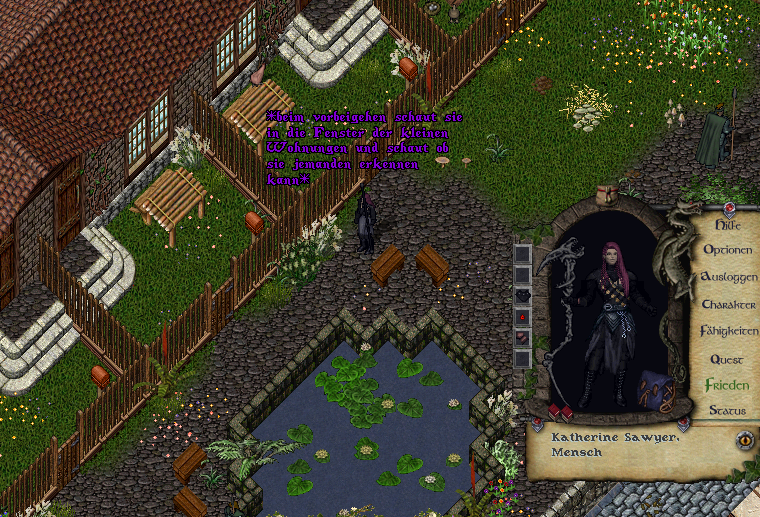The height and width of the screenshot is (517, 760).
Task: Toggle the green Frieden peace mode
Action: (x=727, y=384)
